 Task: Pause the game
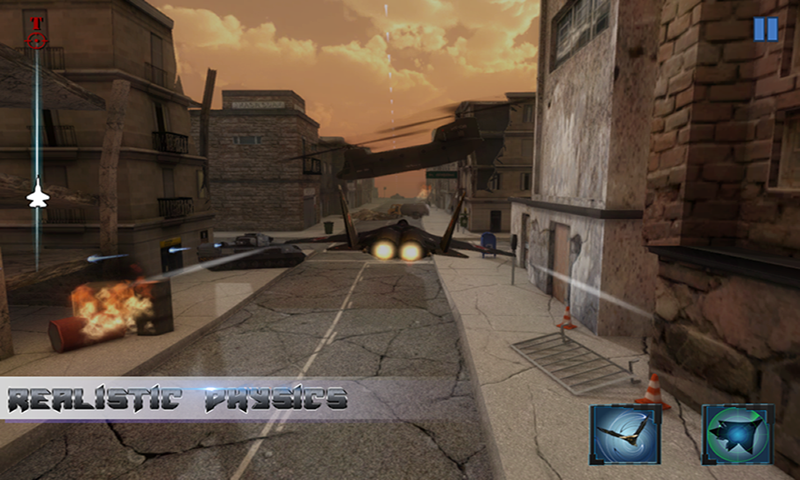765,29
